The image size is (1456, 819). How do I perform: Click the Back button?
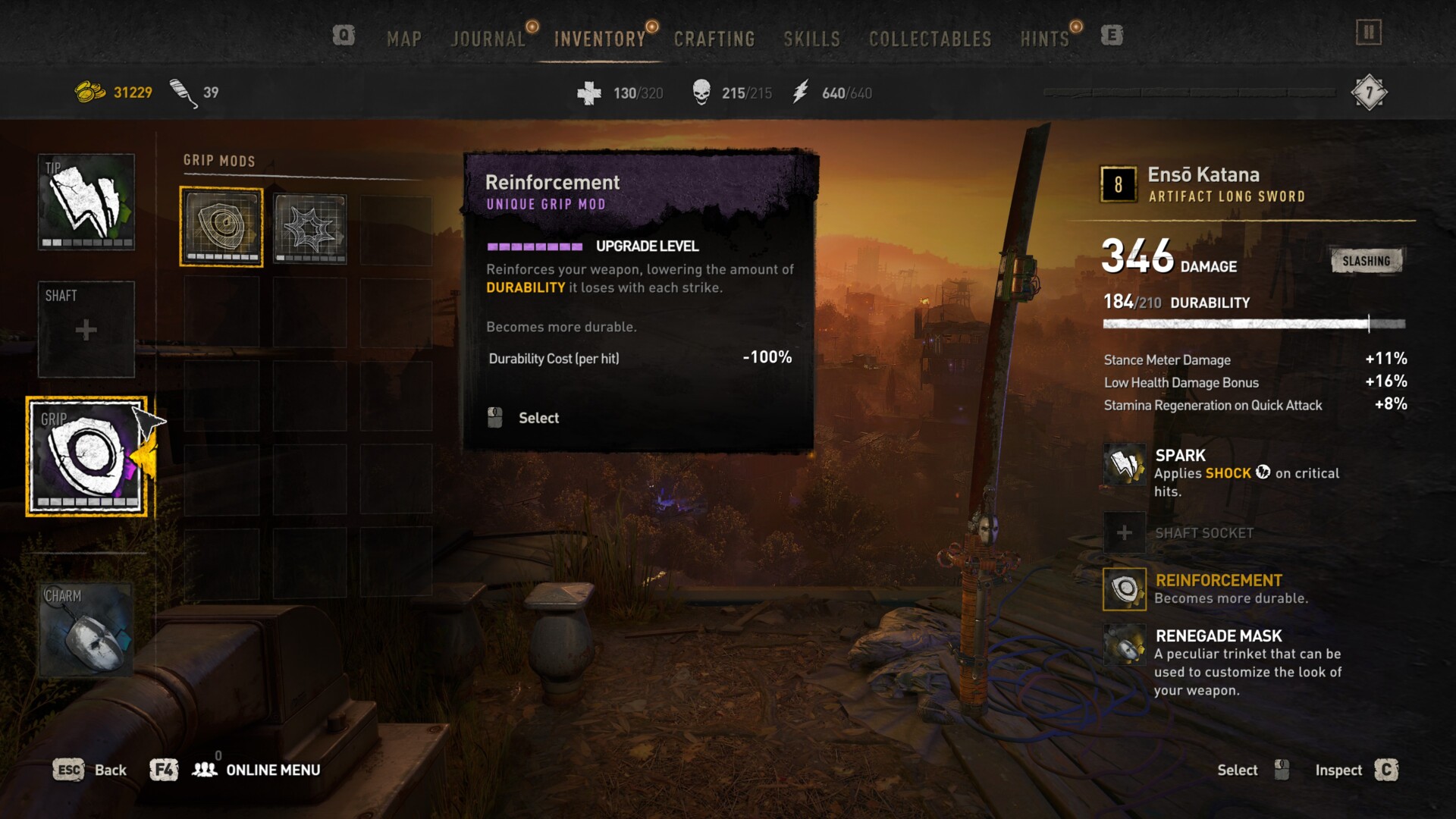(x=90, y=770)
